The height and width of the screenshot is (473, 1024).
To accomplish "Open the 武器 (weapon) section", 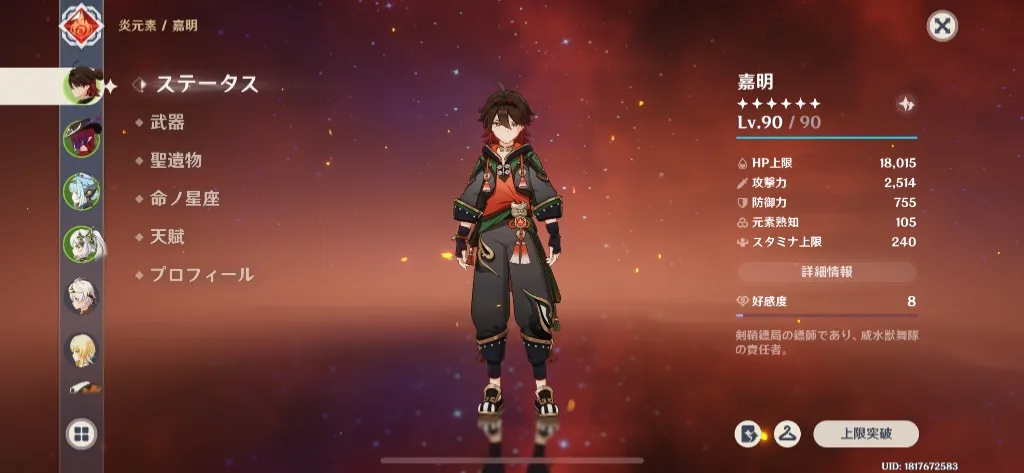I will click(167, 122).
